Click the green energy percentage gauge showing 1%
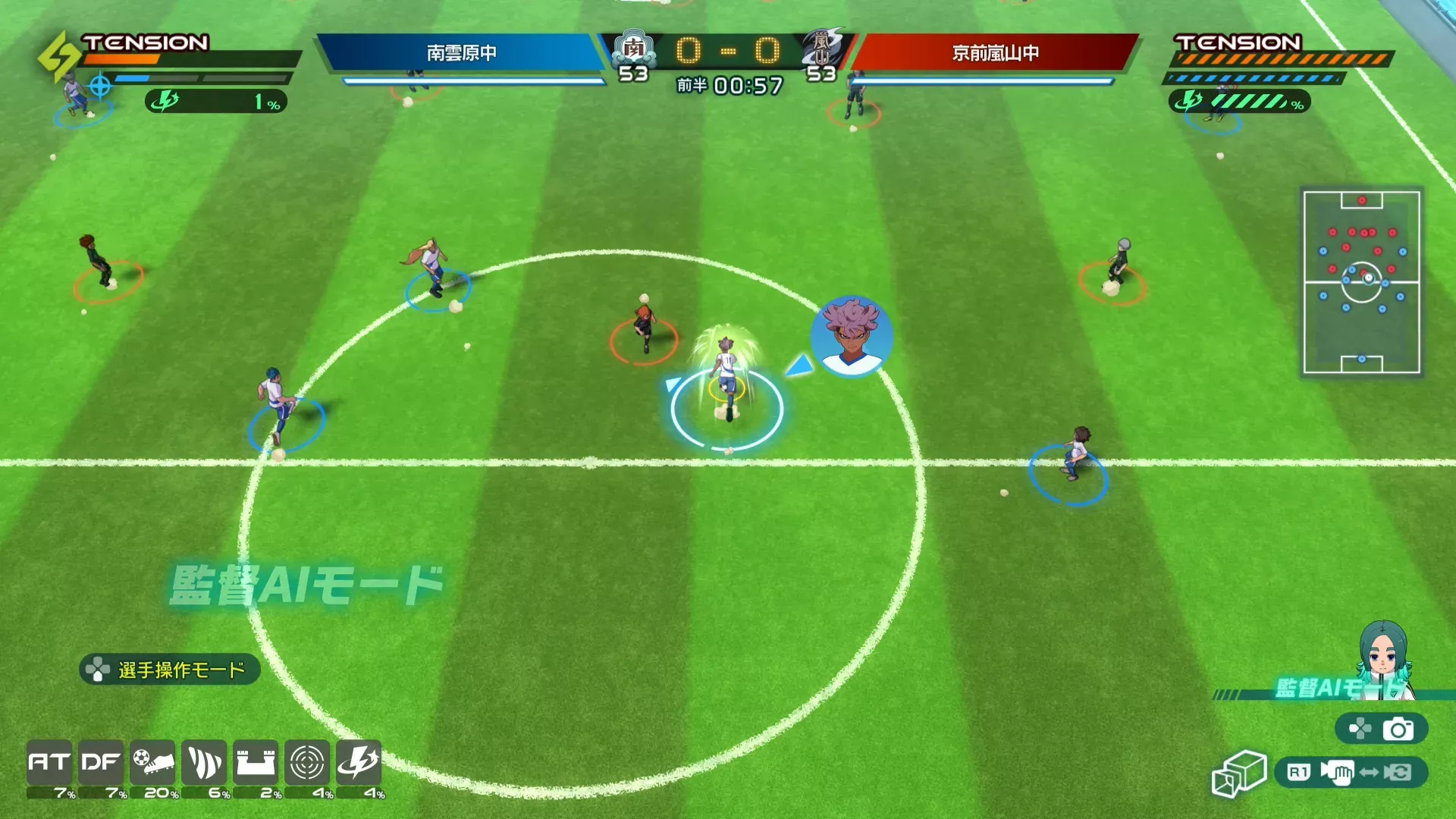Screen dimensions: 1456x819 click(x=216, y=101)
